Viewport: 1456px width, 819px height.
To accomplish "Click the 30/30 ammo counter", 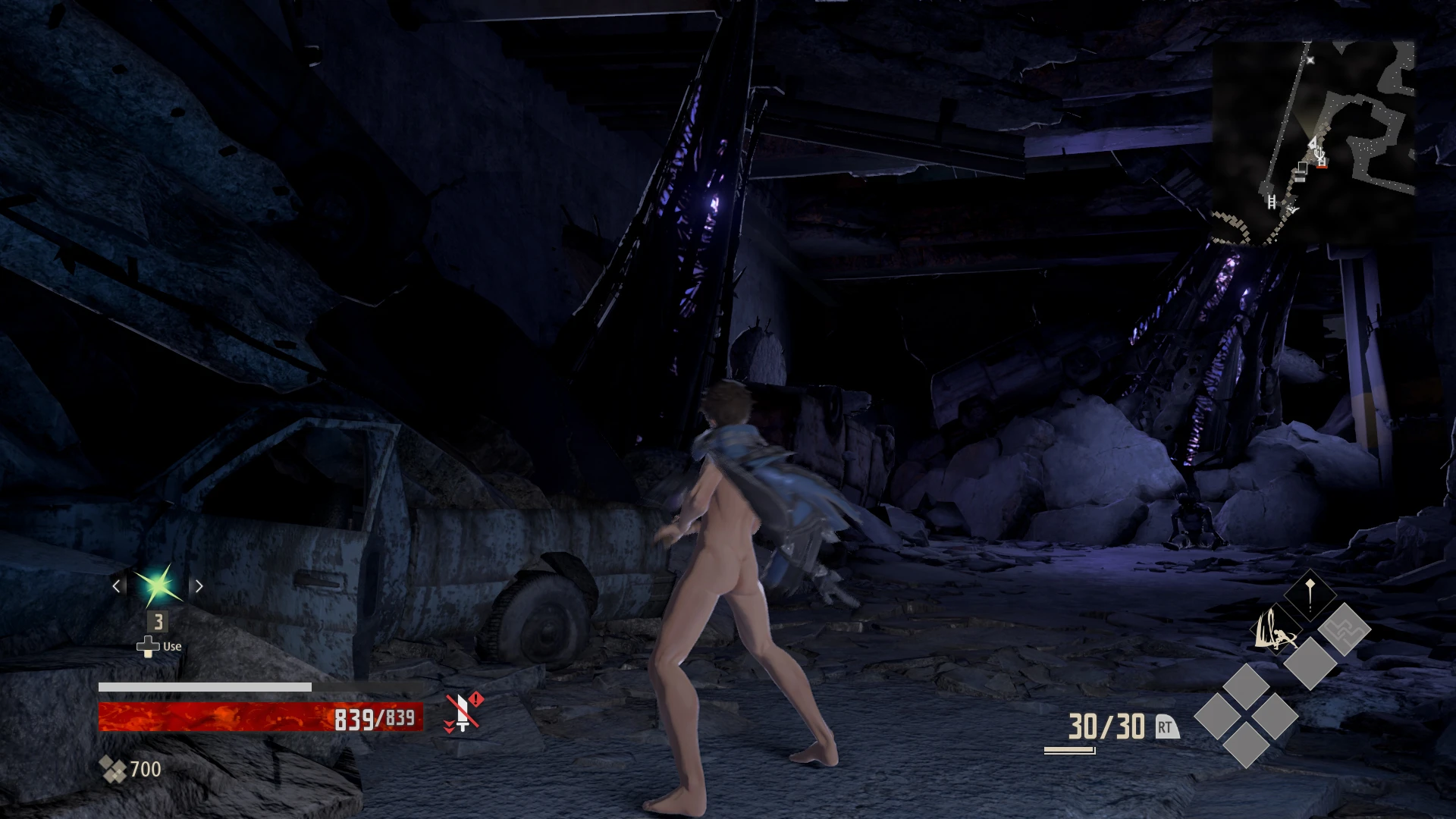I will point(1106,726).
